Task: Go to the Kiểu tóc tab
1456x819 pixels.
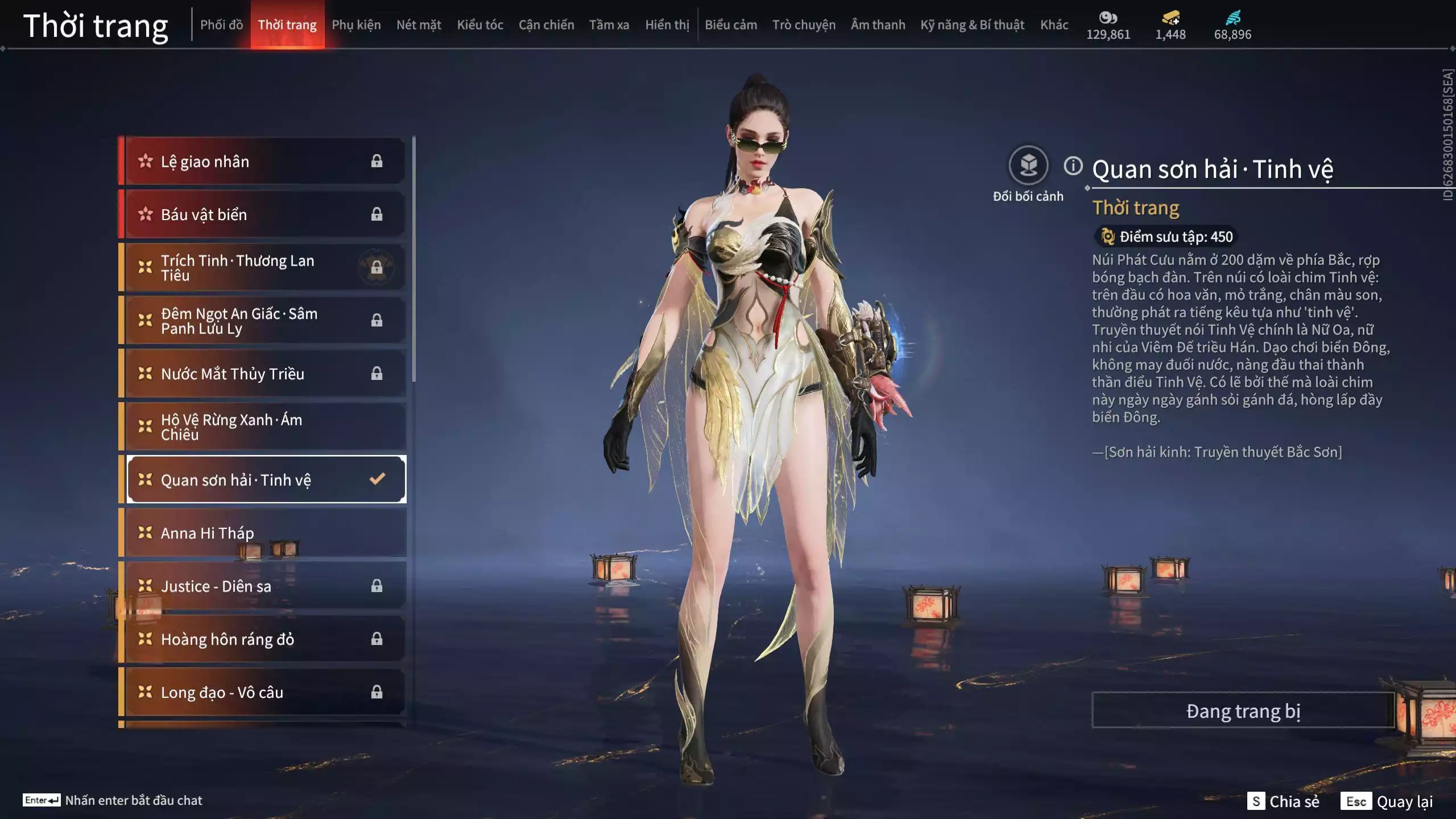Action: [x=480, y=25]
